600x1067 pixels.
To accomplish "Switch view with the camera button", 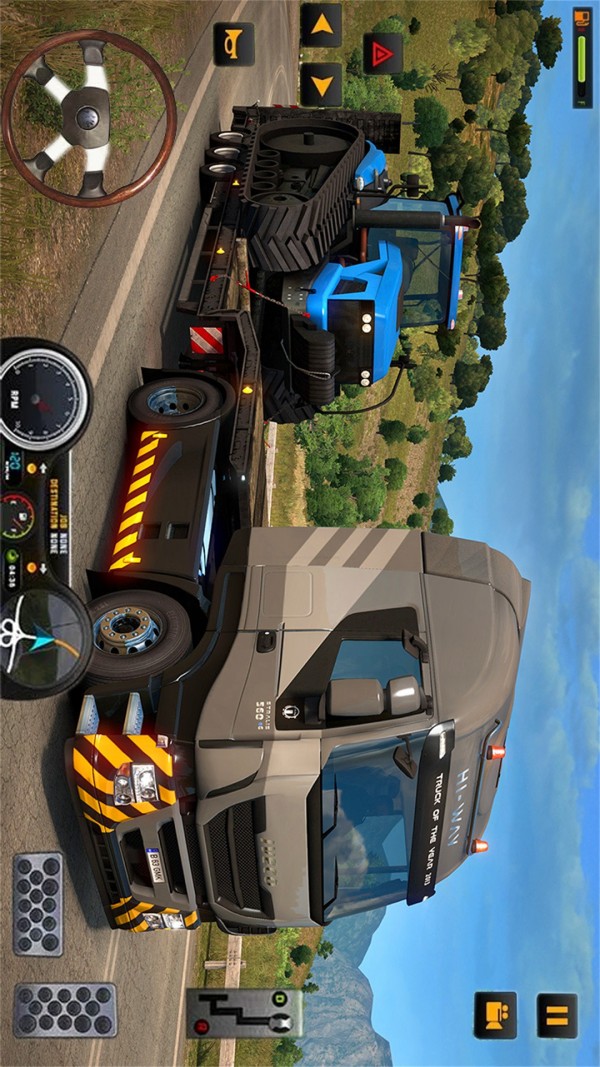I will [495, 1015].
